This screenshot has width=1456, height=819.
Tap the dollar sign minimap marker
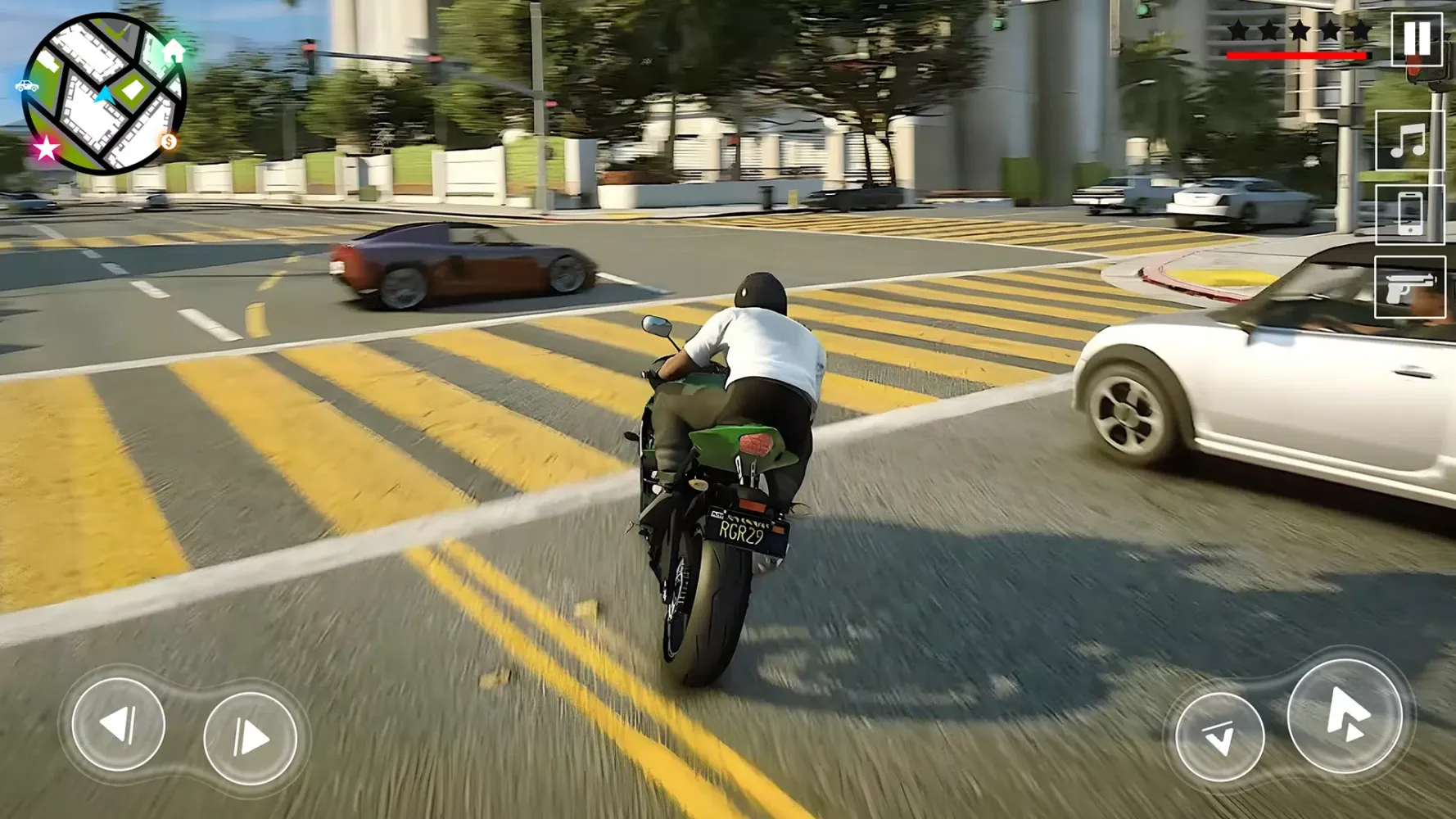(168, 143)
